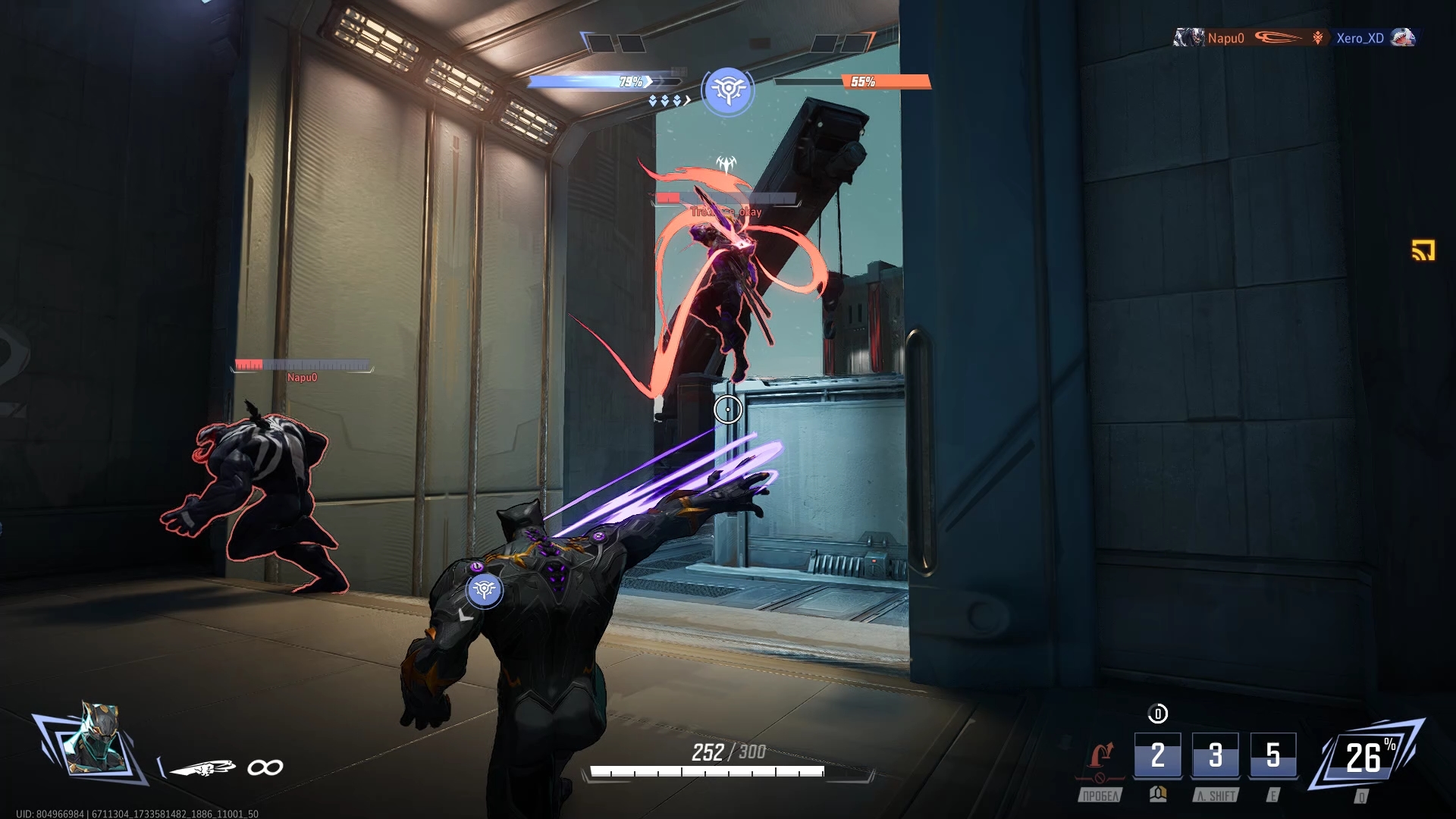Viewport: 1456px width, 819px height.
Task: Select the ability slot showing cooldown 5
Action: 1273,755
